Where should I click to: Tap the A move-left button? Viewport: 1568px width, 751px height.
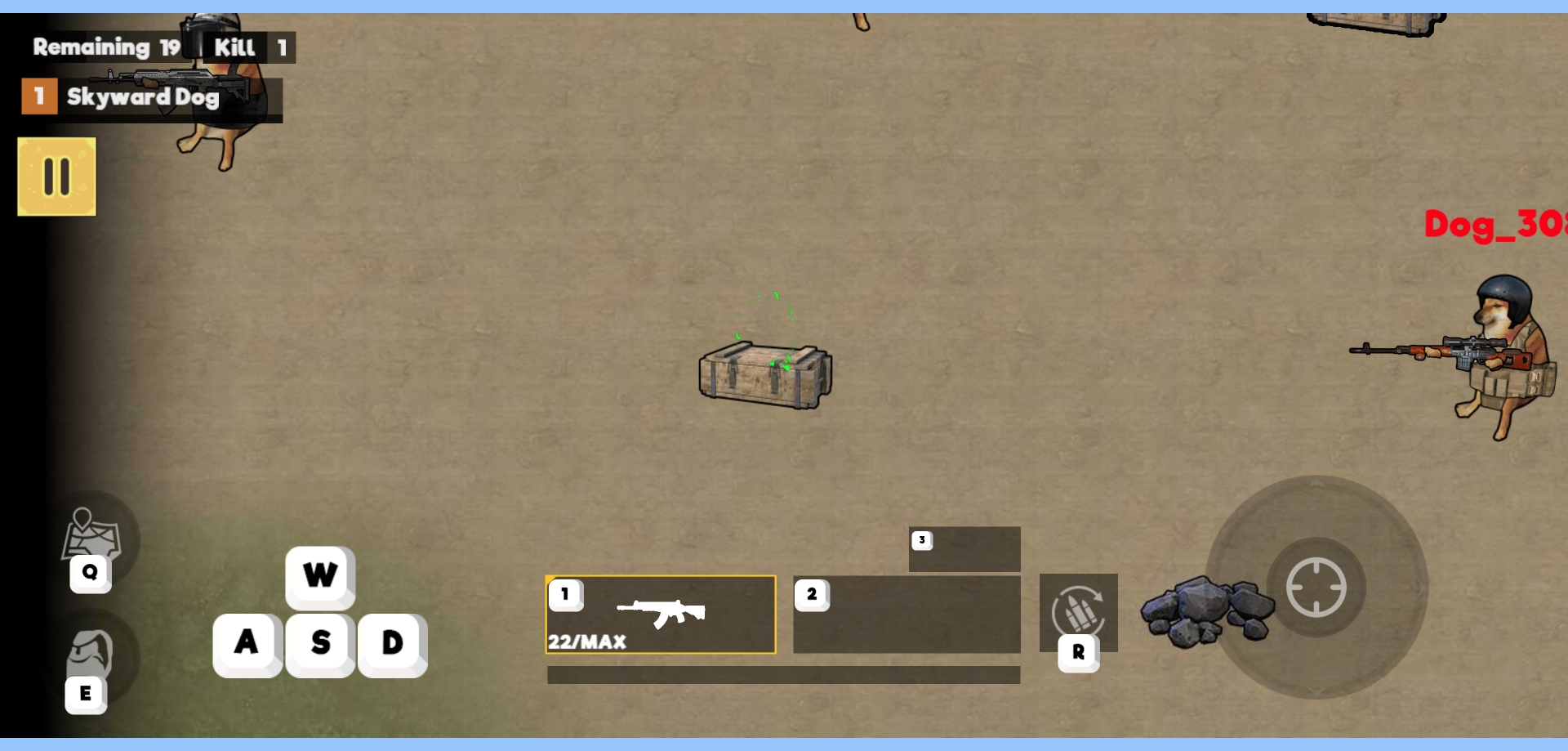click(247, 643)
